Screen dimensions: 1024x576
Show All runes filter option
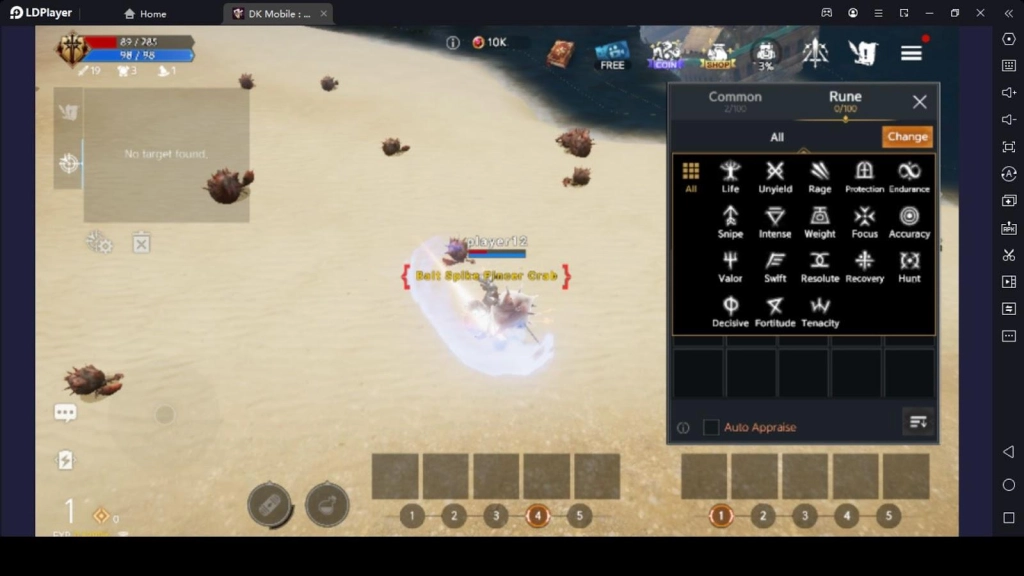point(690,176)
